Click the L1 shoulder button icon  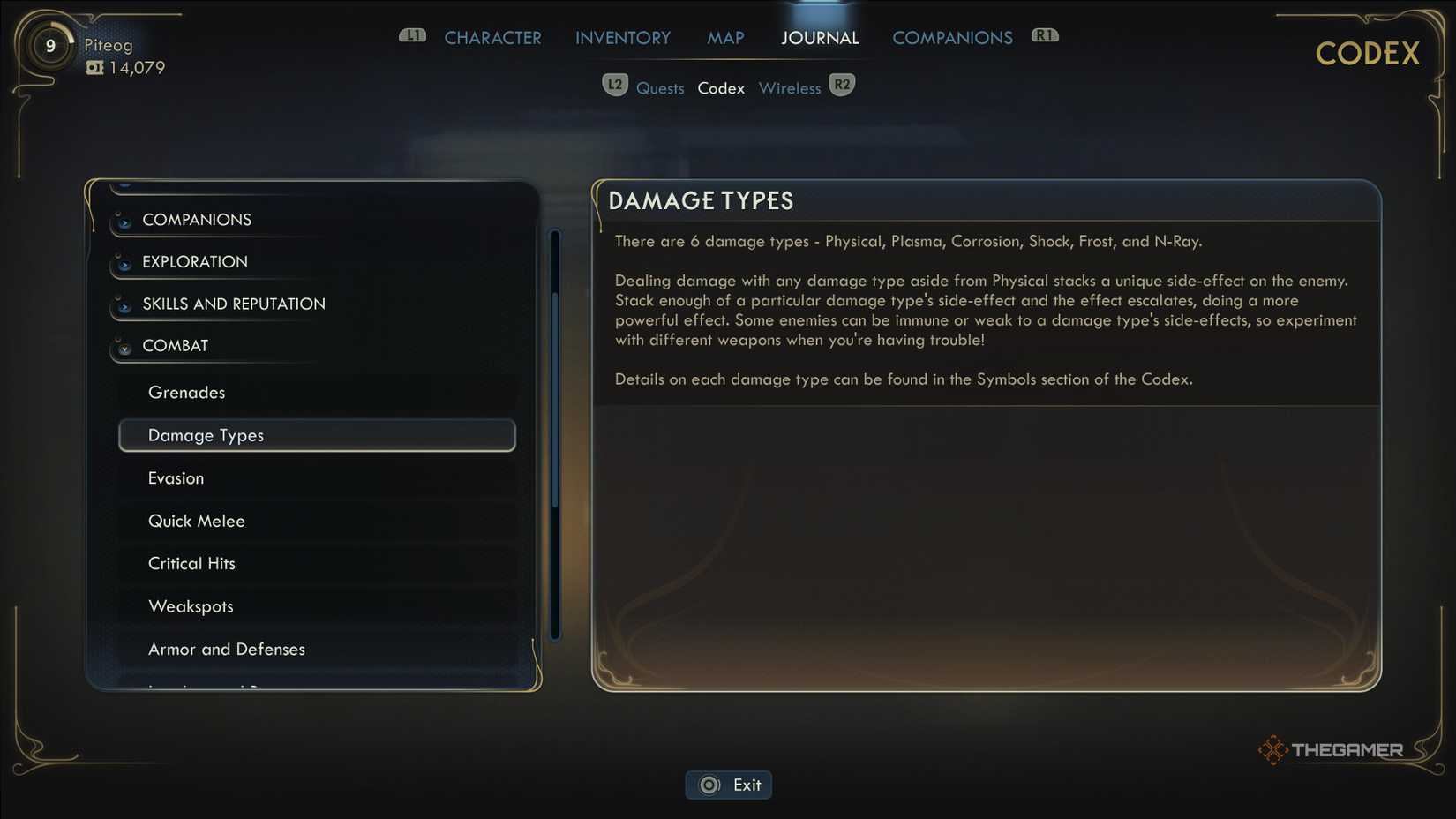click(x=412, y=36)
